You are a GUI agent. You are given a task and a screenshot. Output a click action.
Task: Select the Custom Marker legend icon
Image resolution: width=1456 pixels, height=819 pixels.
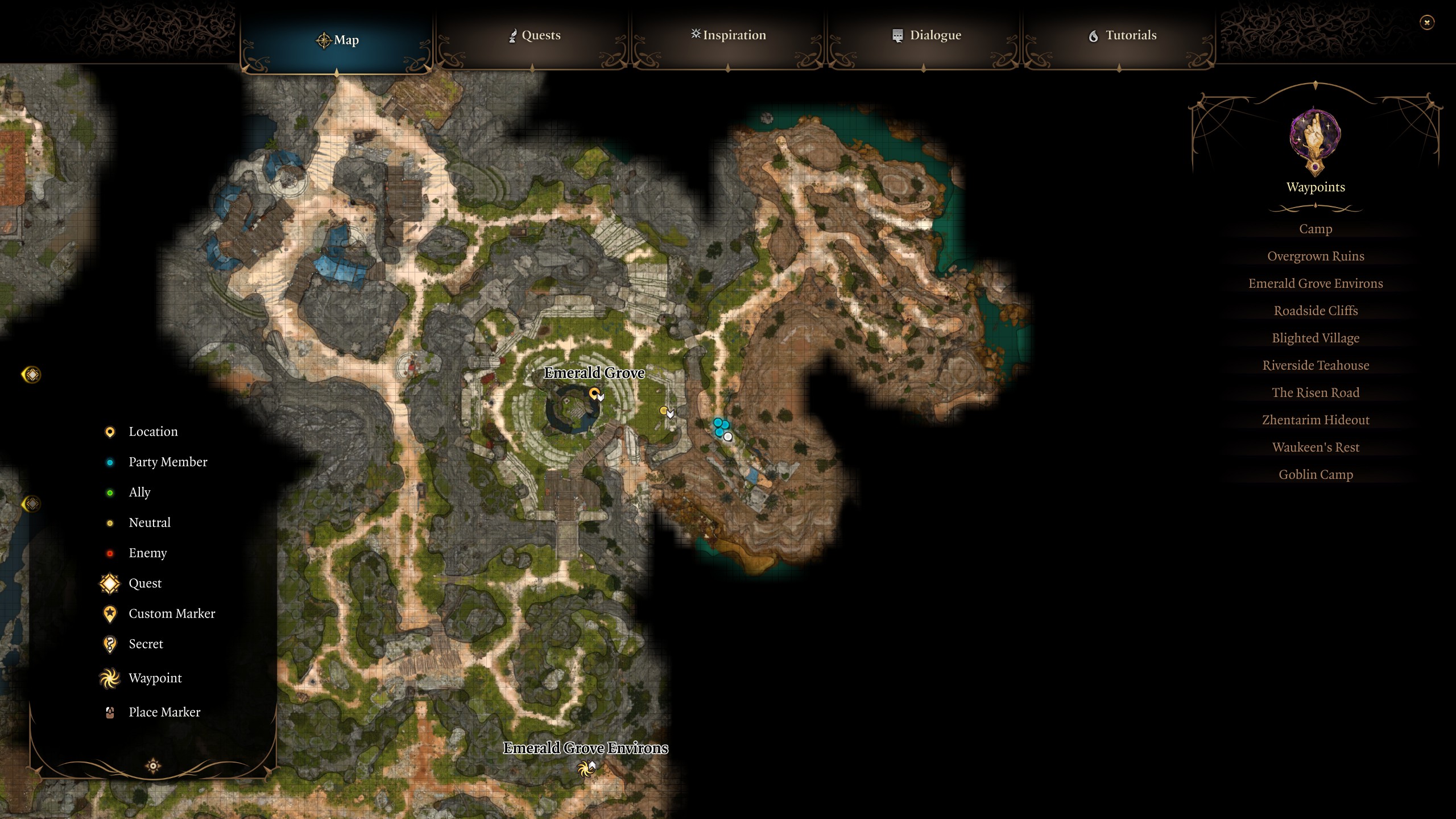pyautogui.click(x=109, y=613)
